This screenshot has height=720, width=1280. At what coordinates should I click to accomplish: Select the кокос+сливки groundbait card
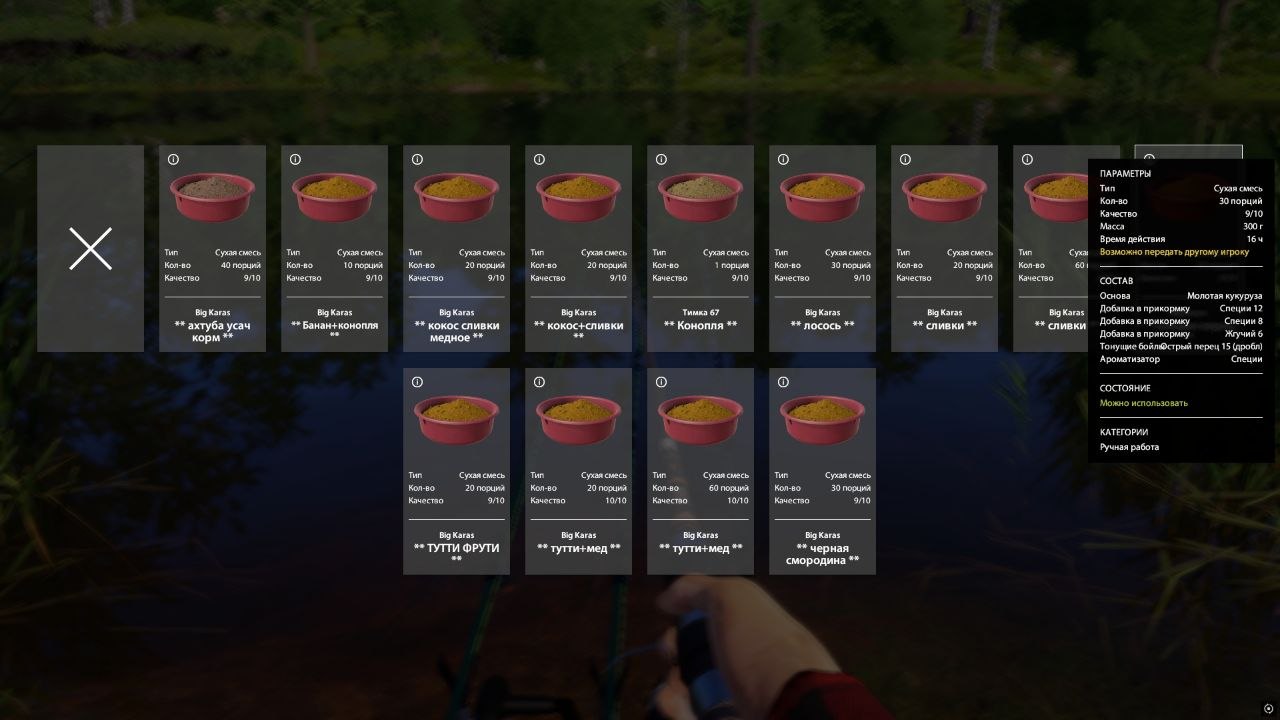tap(578, 248)
